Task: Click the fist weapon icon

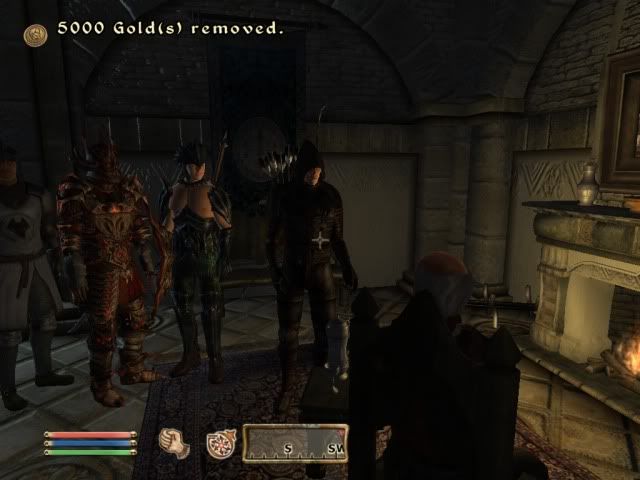Action: coord(175,443)
